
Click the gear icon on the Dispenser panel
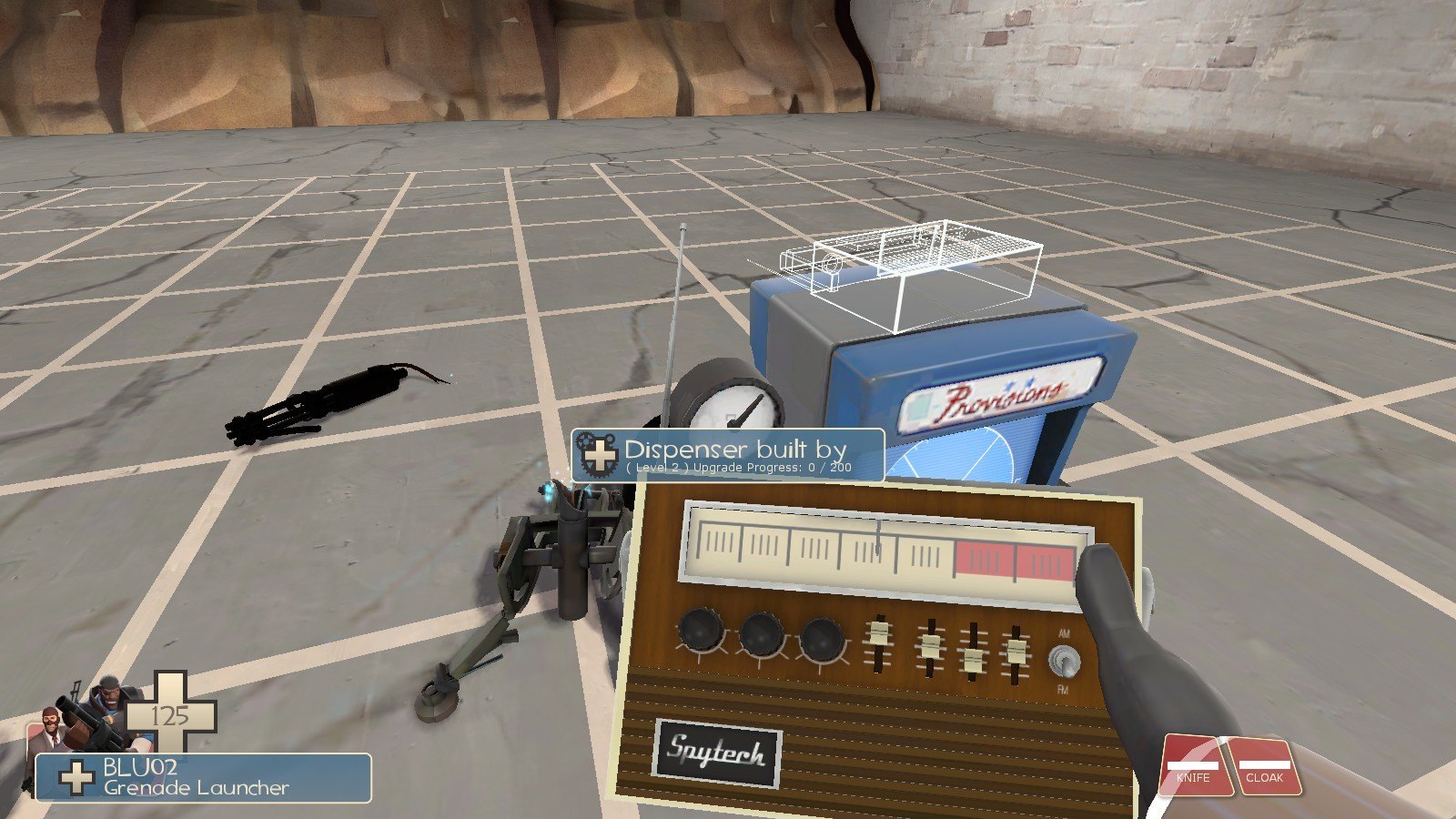pyautogui.click(x=598, y=455)
